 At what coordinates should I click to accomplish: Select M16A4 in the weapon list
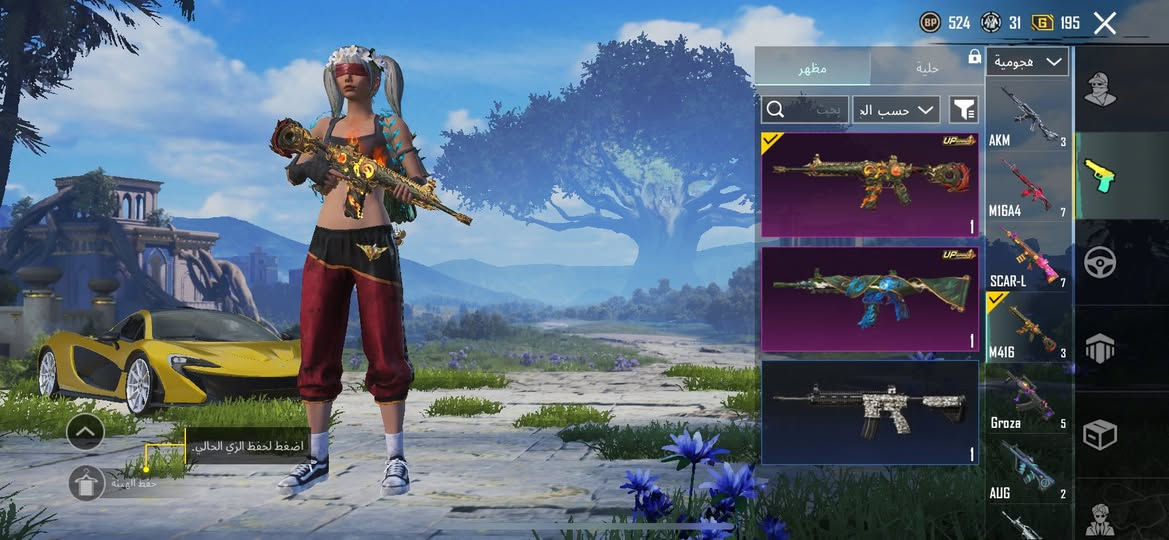pyautogui.click(x=1028, y=186)
